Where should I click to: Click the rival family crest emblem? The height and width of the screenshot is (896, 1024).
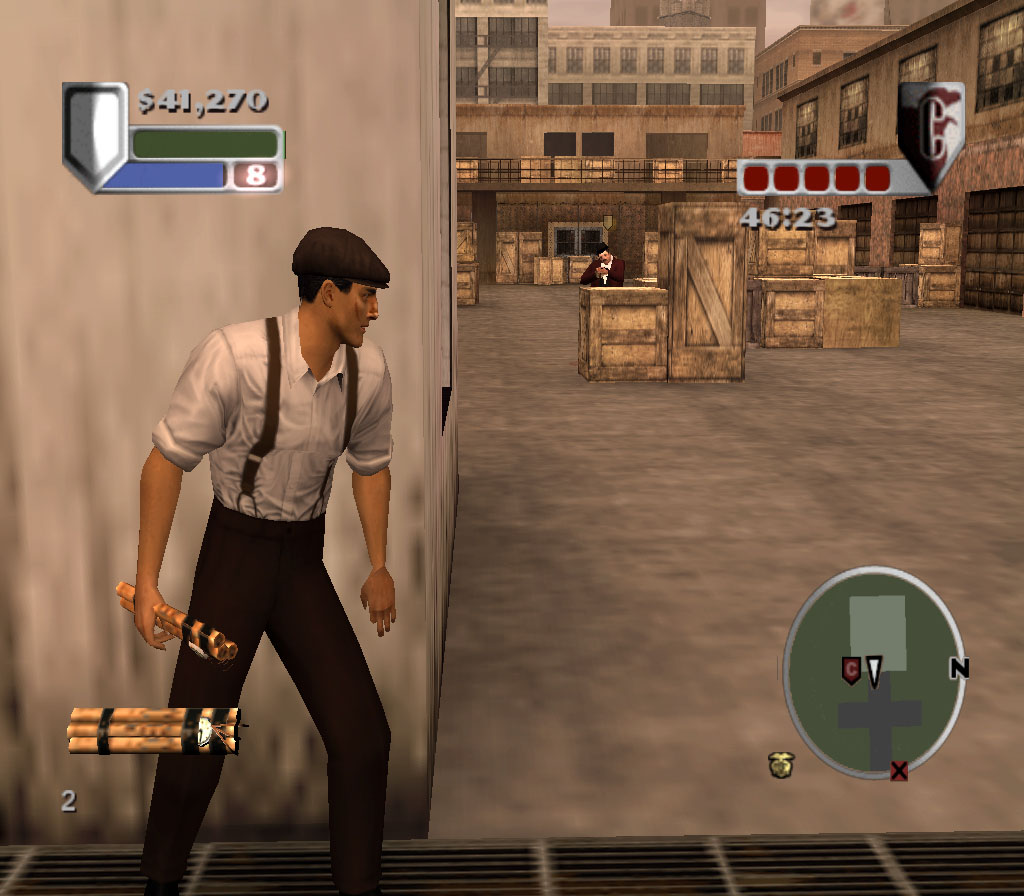point(930,133)
